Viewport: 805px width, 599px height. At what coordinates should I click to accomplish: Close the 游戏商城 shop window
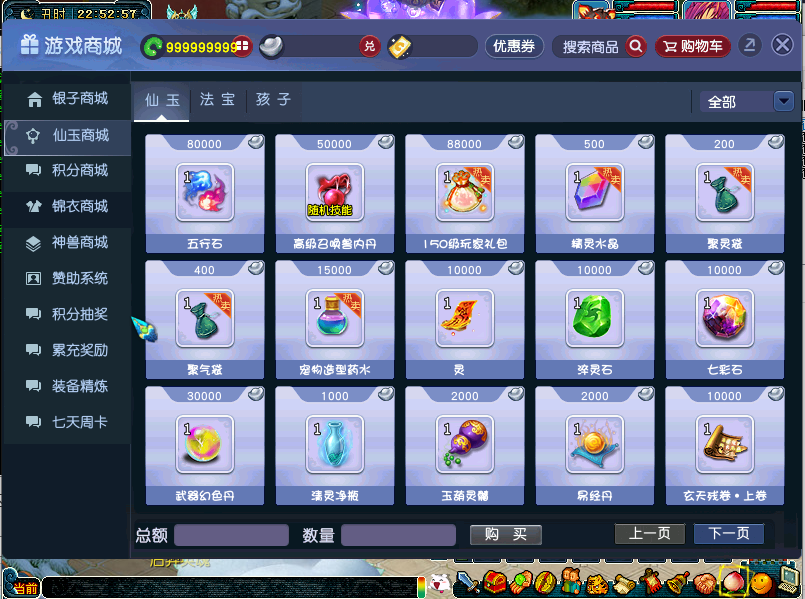782,46
